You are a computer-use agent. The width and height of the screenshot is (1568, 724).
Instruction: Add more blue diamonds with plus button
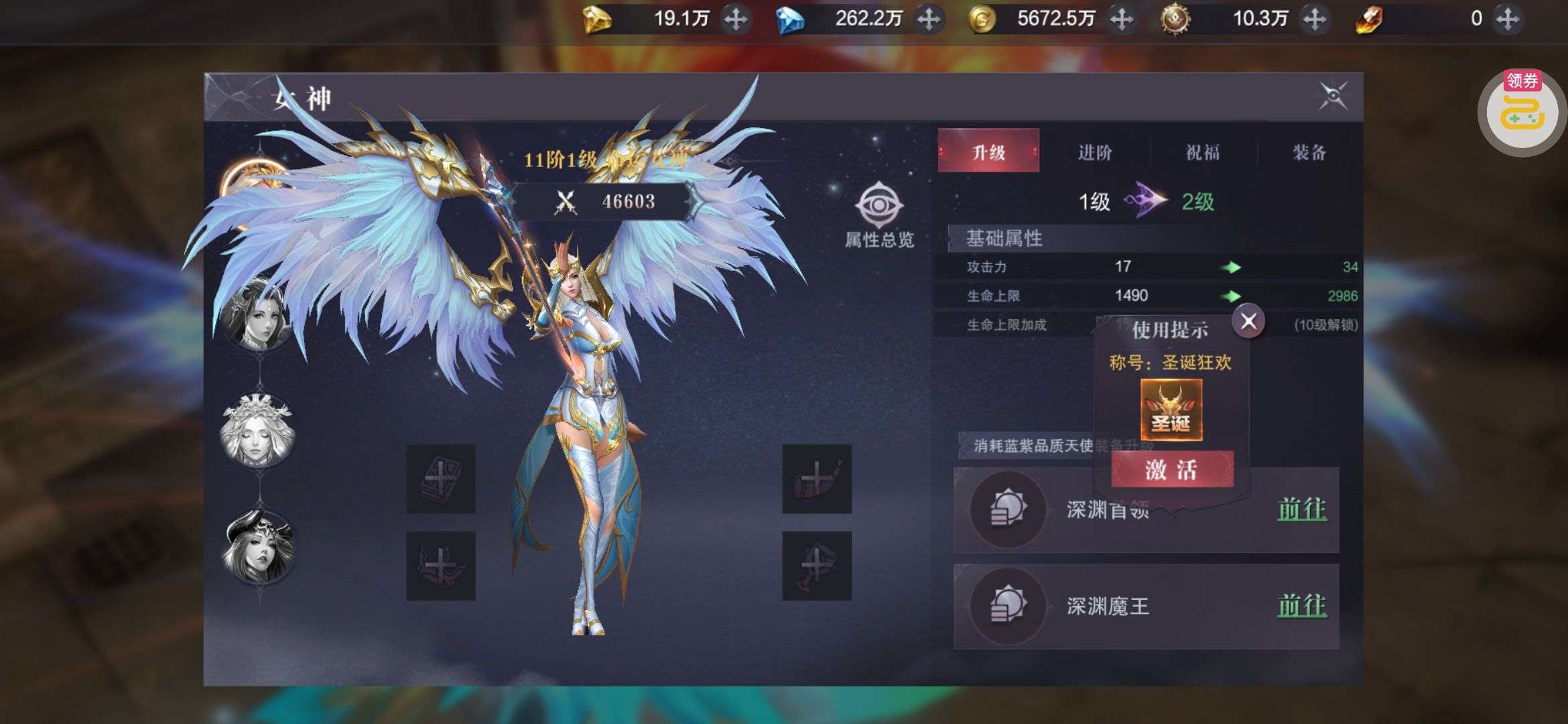(x=929, y=19)
